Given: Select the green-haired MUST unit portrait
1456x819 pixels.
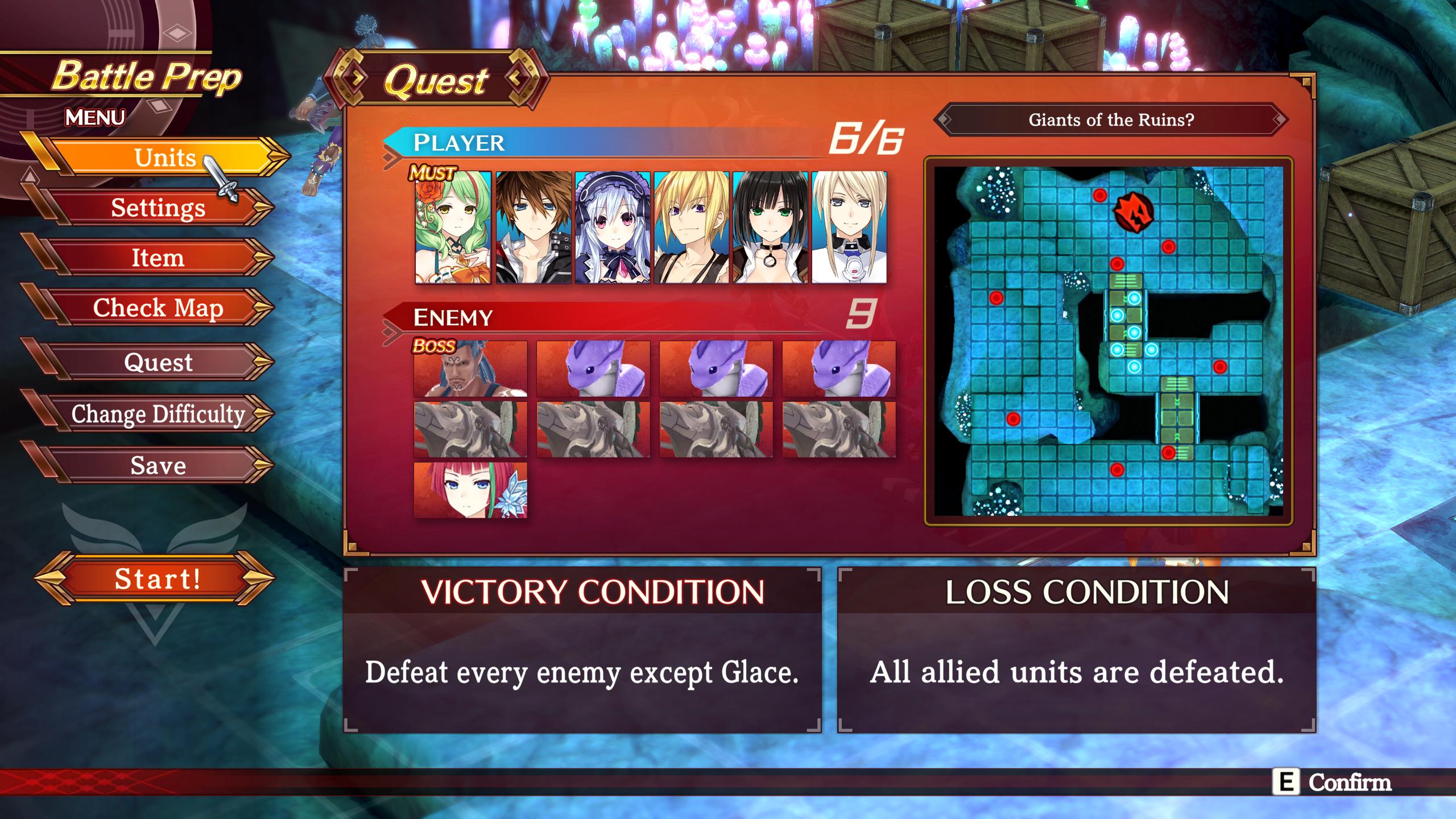Looking at the screenshot, I should [x=453, y=227].
